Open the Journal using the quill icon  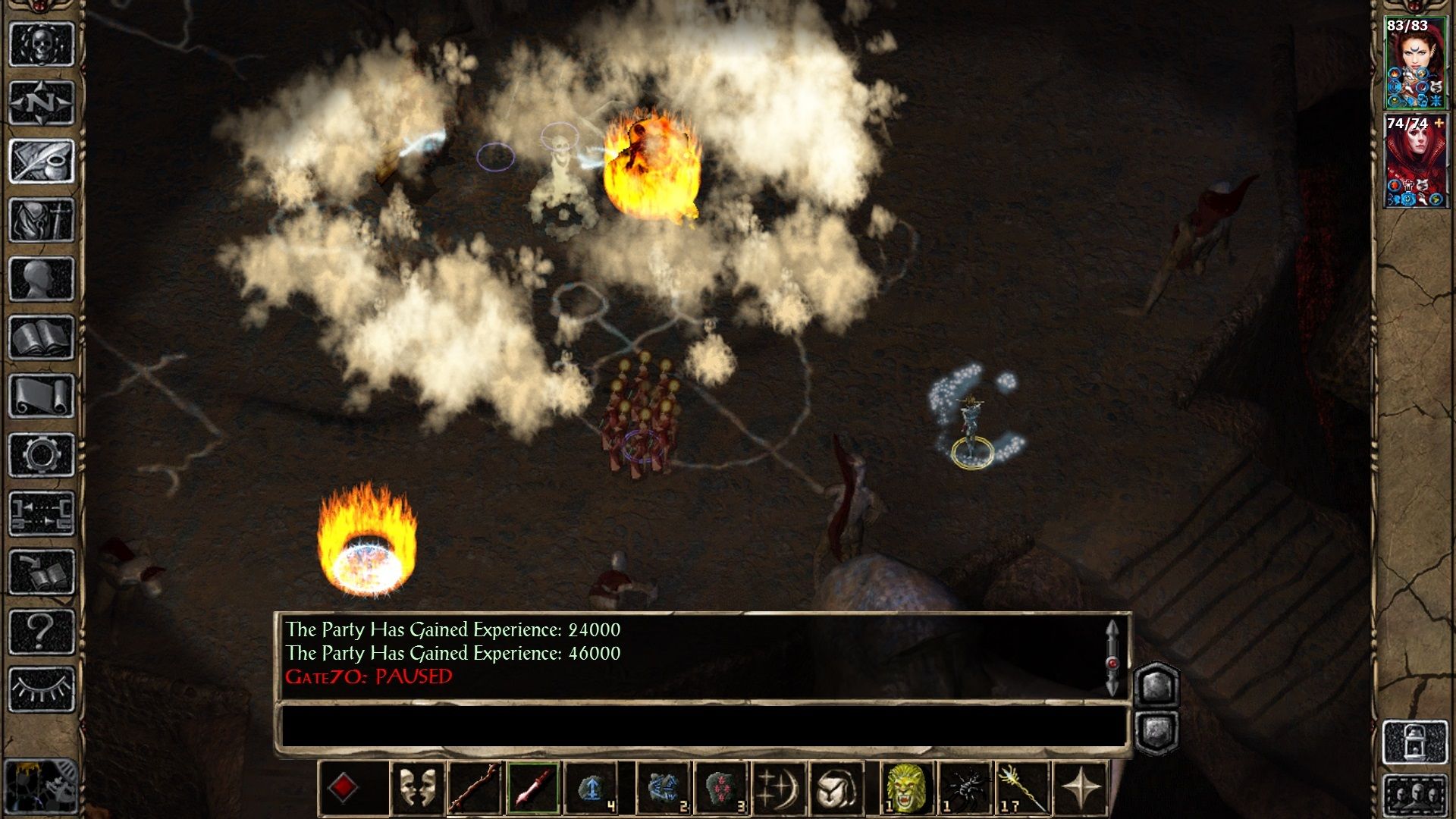[x=39, y=161]
